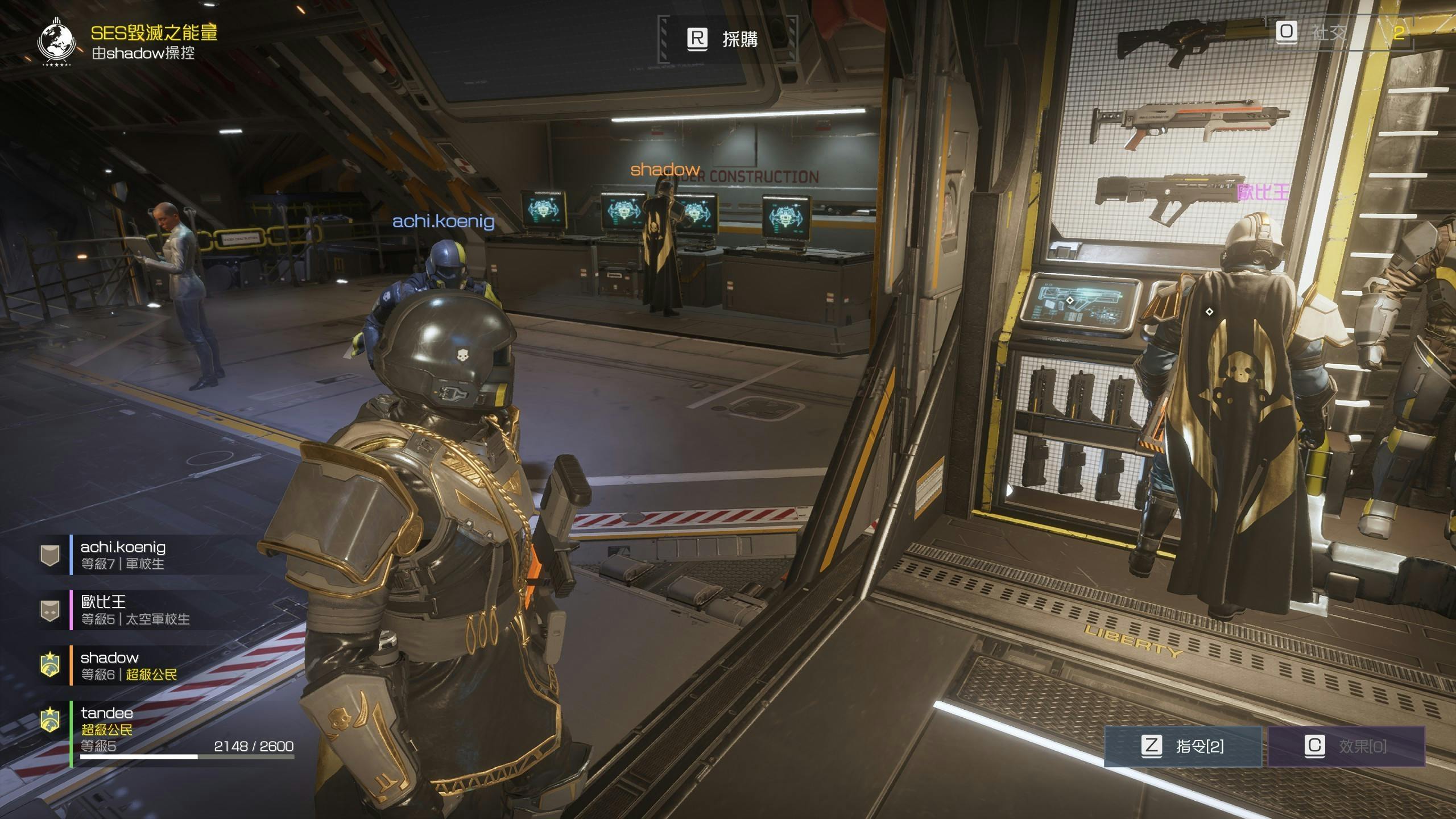Viewport: 1456px width, 819px height.
Task: Open the 社交 social menu
Action: [1315, 32]
